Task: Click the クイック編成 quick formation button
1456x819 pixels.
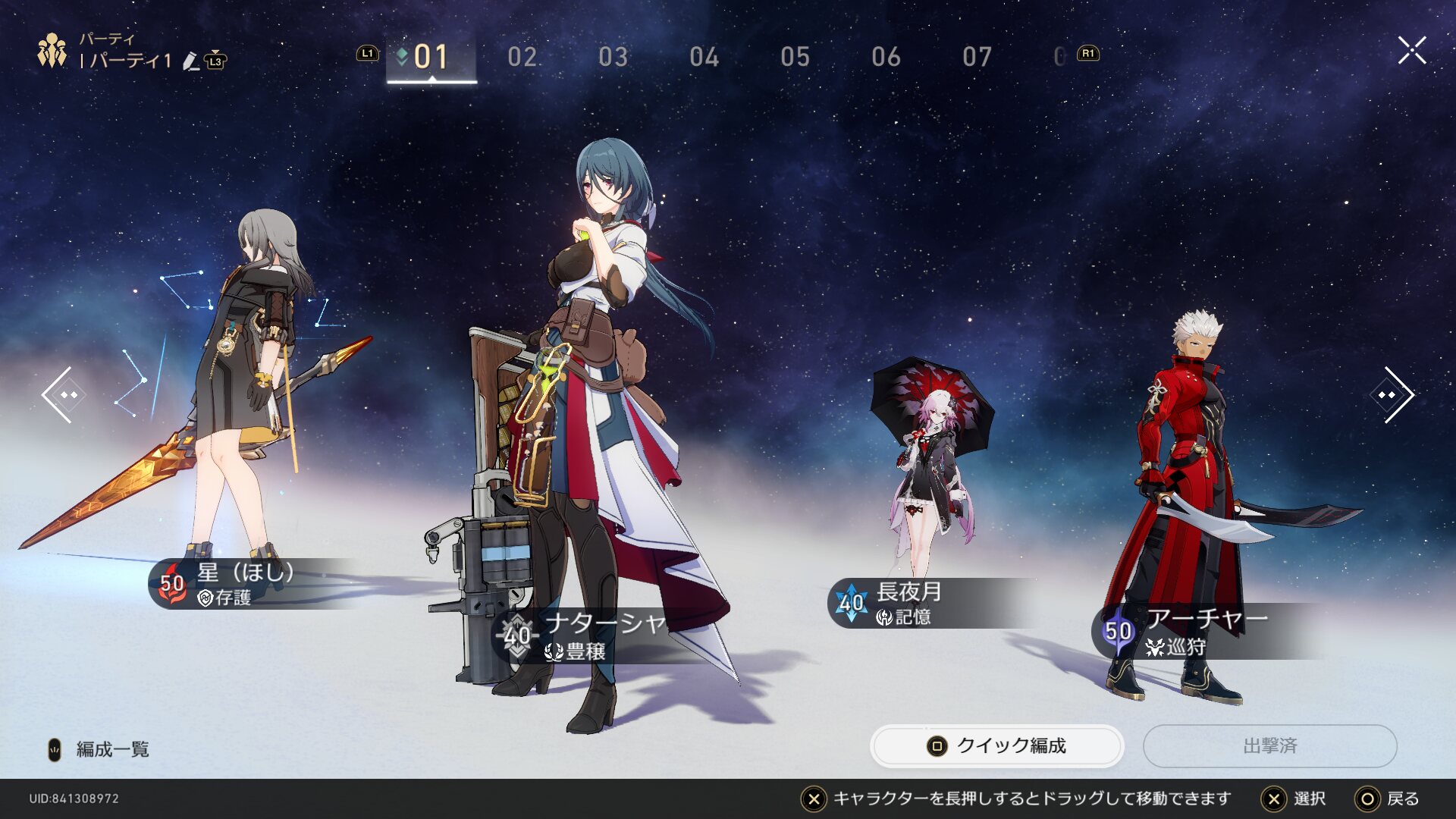Action: coord(996,746)
